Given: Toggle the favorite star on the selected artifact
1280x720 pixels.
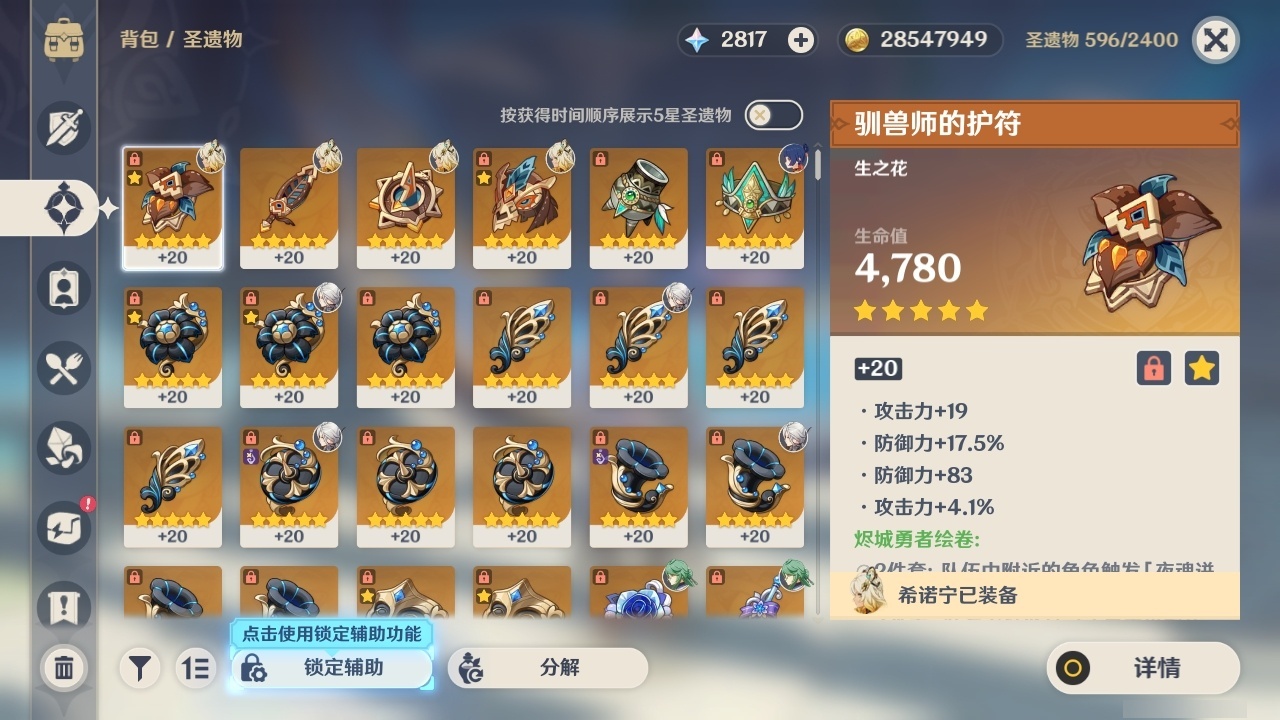Looking at the screenshot, I should (1202, 368).
